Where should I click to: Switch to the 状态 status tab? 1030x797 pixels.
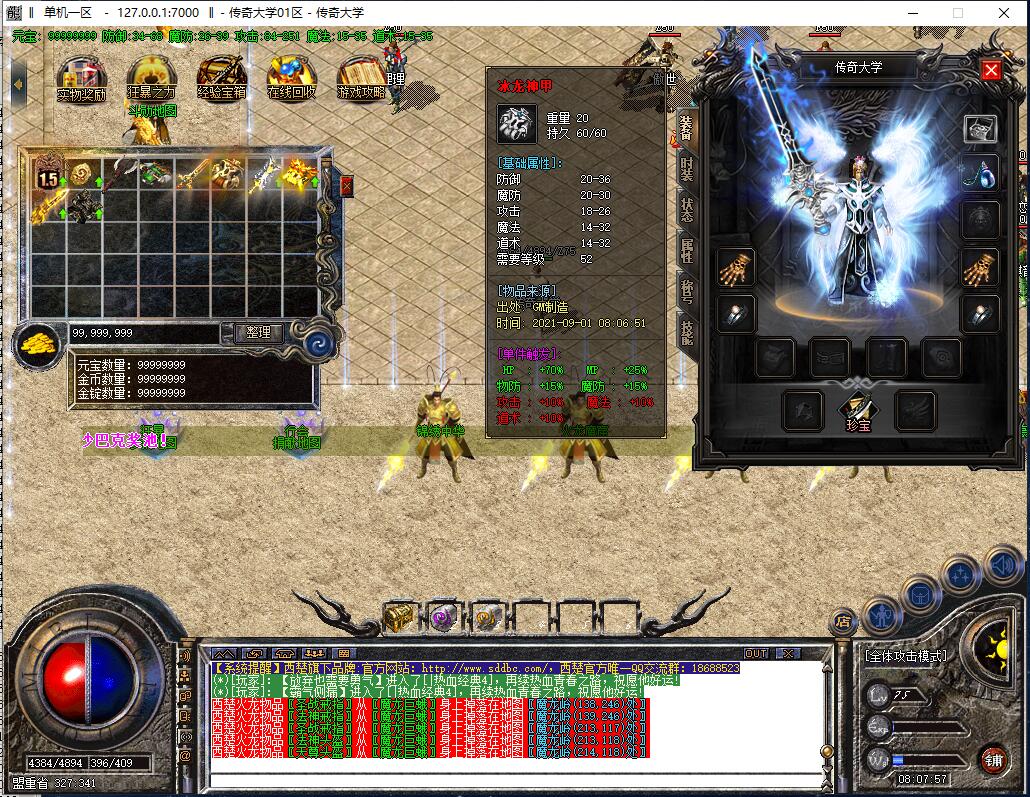point(686,209)
